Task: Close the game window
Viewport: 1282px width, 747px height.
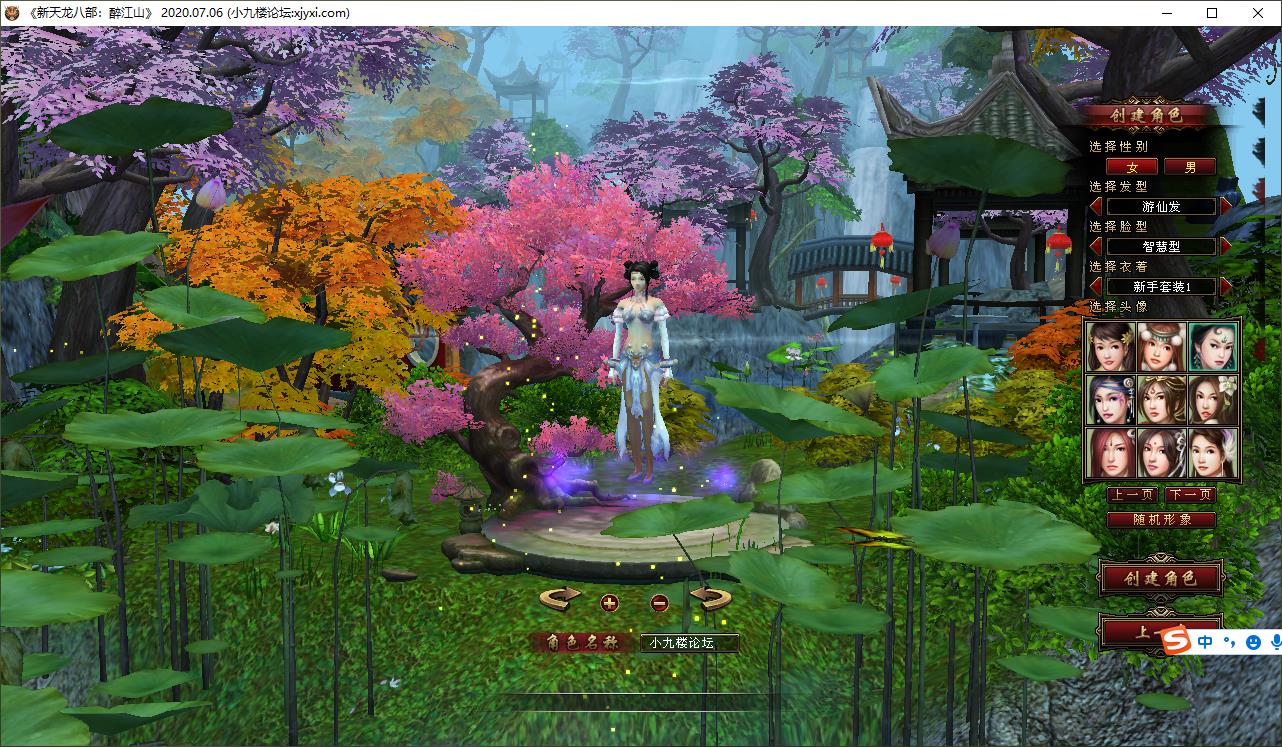Action: [1258, 13]
